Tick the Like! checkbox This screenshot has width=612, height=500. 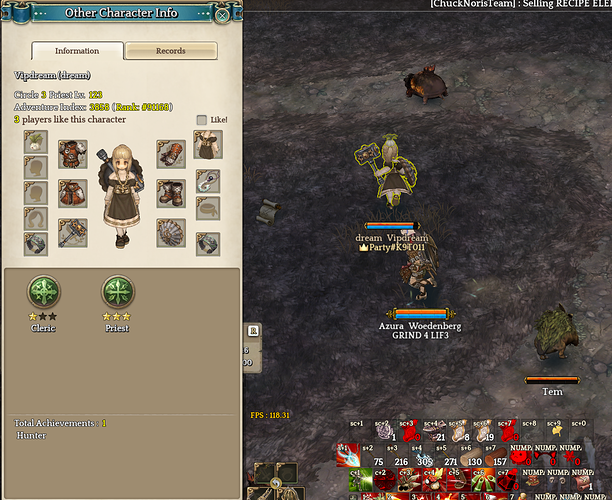(x=202, y=120)
